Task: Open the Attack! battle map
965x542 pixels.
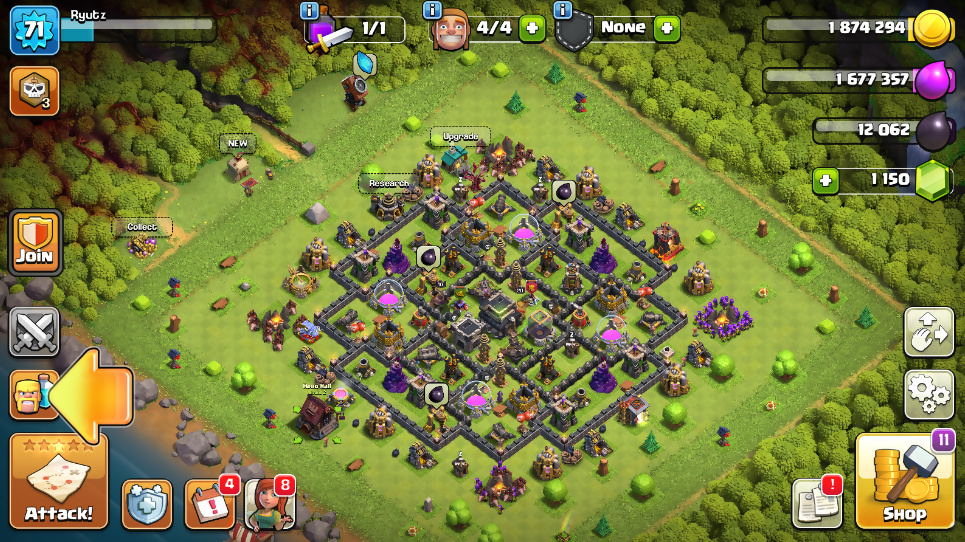Action: pos(58,481)
